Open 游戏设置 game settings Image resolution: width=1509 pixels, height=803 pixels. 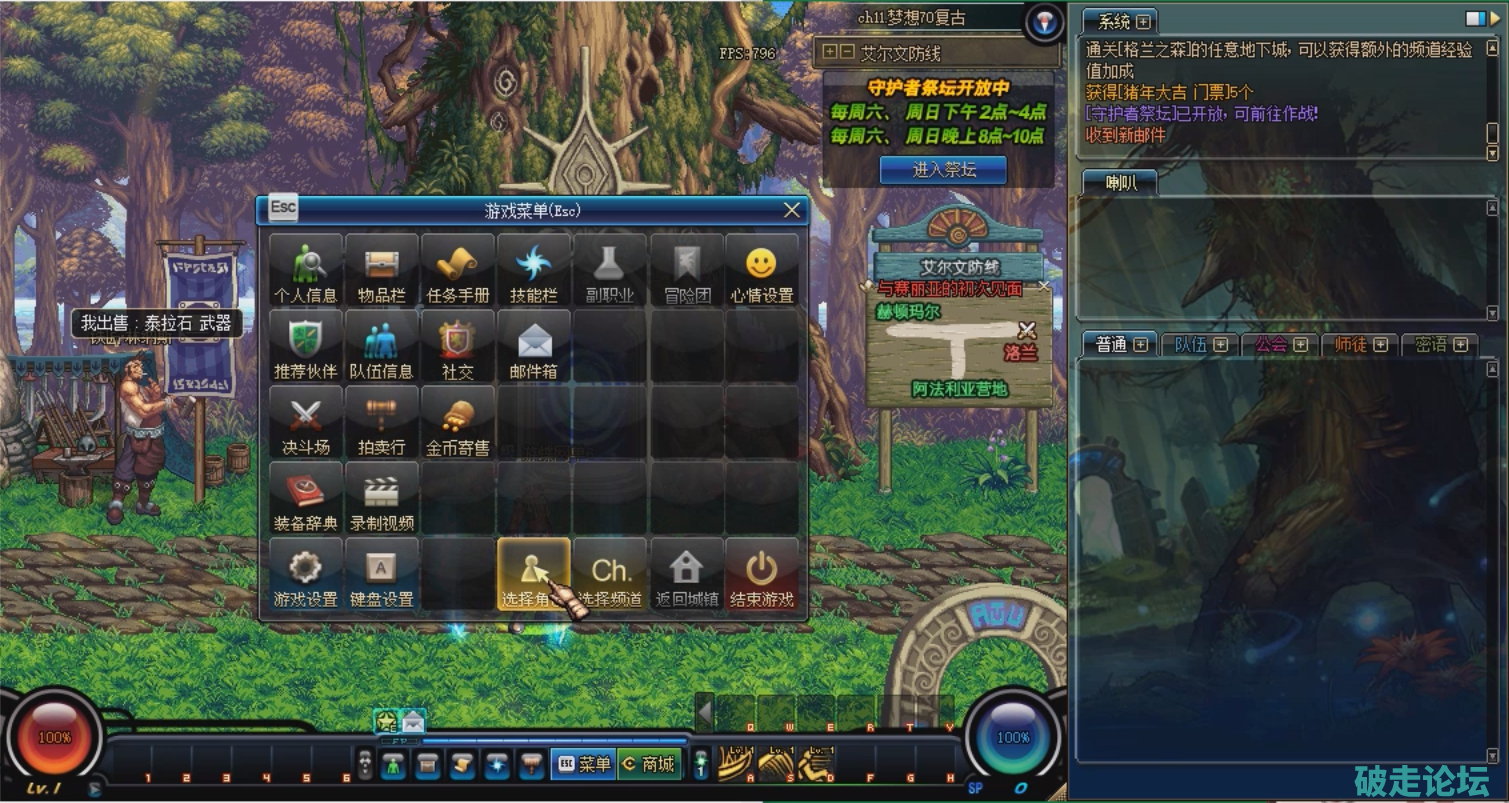pyautogui.click(x=306, y=575)
